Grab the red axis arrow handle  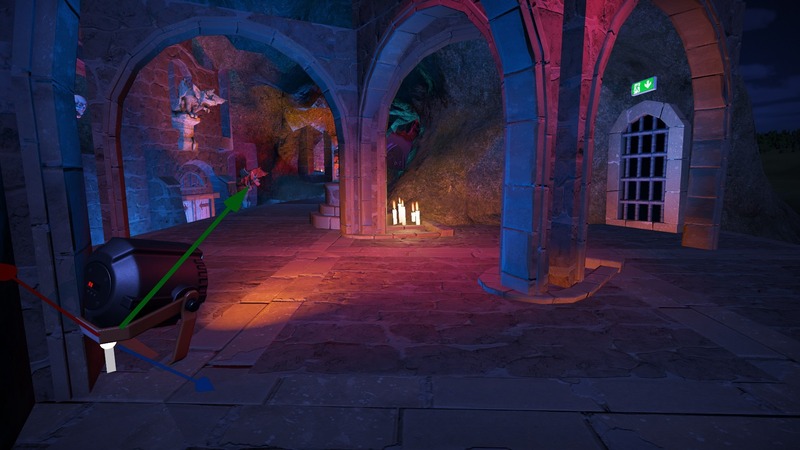(7, 271)
